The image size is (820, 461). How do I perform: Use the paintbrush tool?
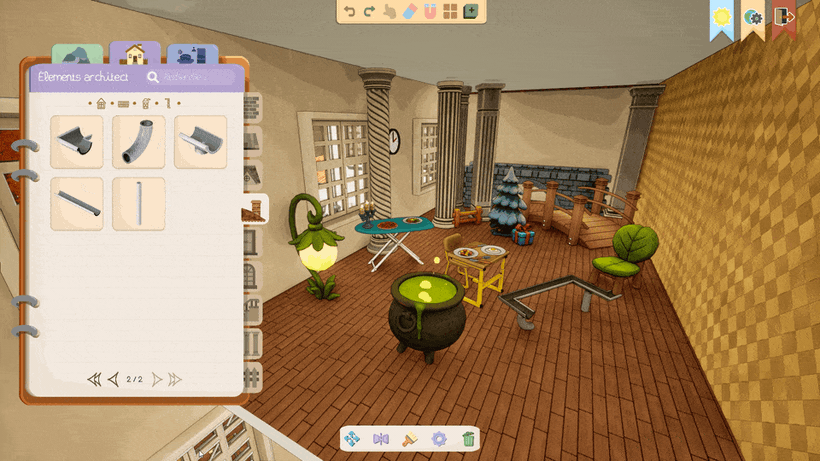408,438
